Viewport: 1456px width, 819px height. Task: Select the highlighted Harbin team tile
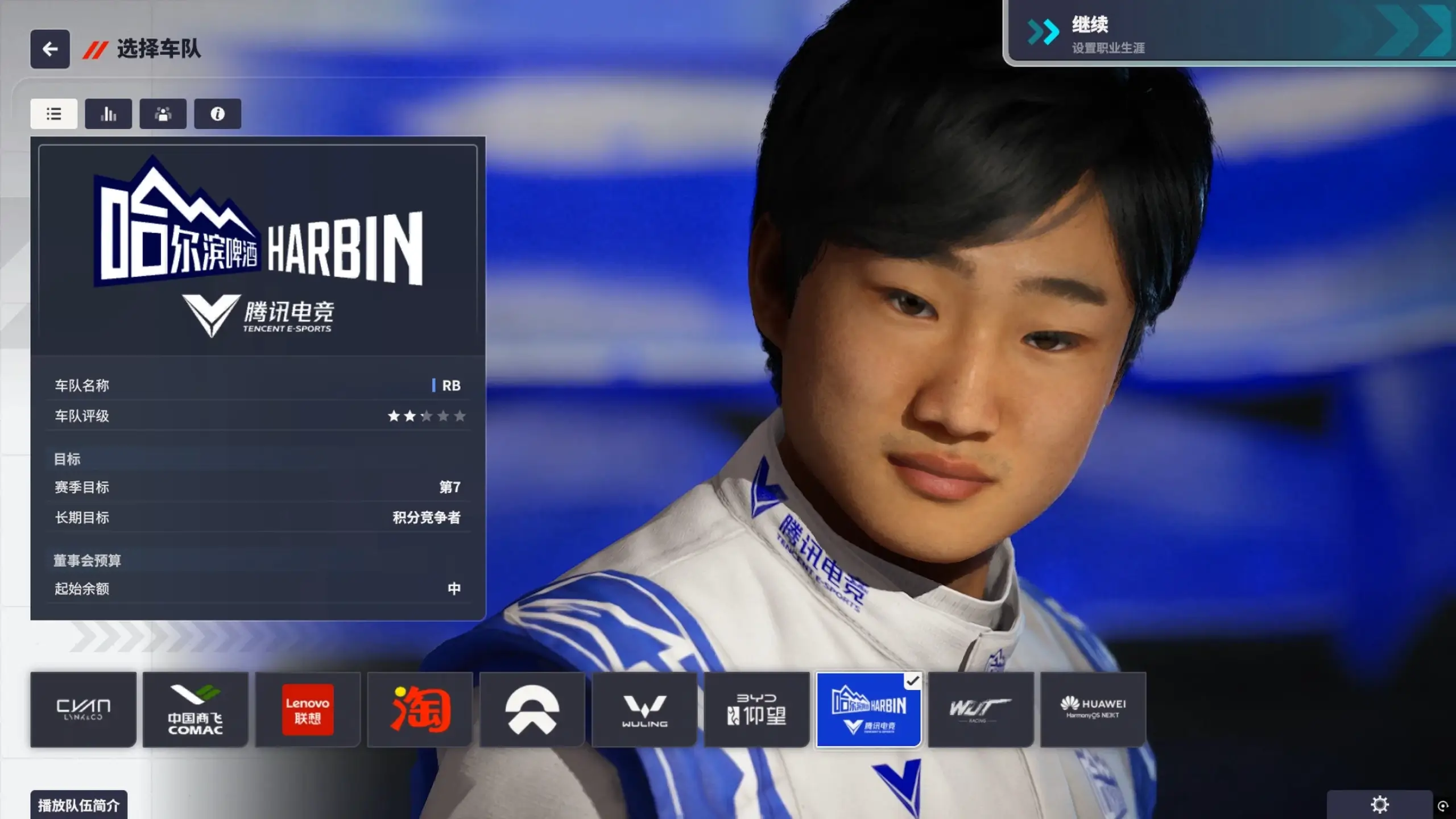pyautogui.click(x=868, y=709)
